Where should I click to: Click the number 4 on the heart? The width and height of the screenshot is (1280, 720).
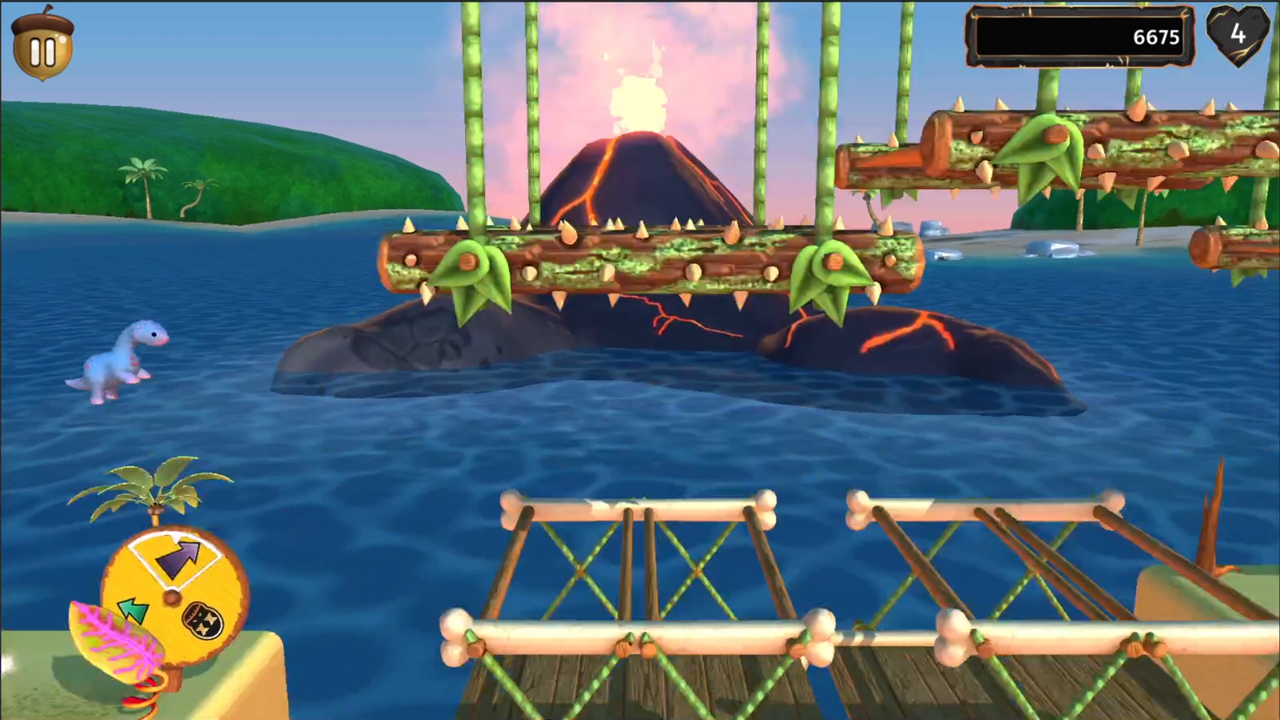point(1238,36)
